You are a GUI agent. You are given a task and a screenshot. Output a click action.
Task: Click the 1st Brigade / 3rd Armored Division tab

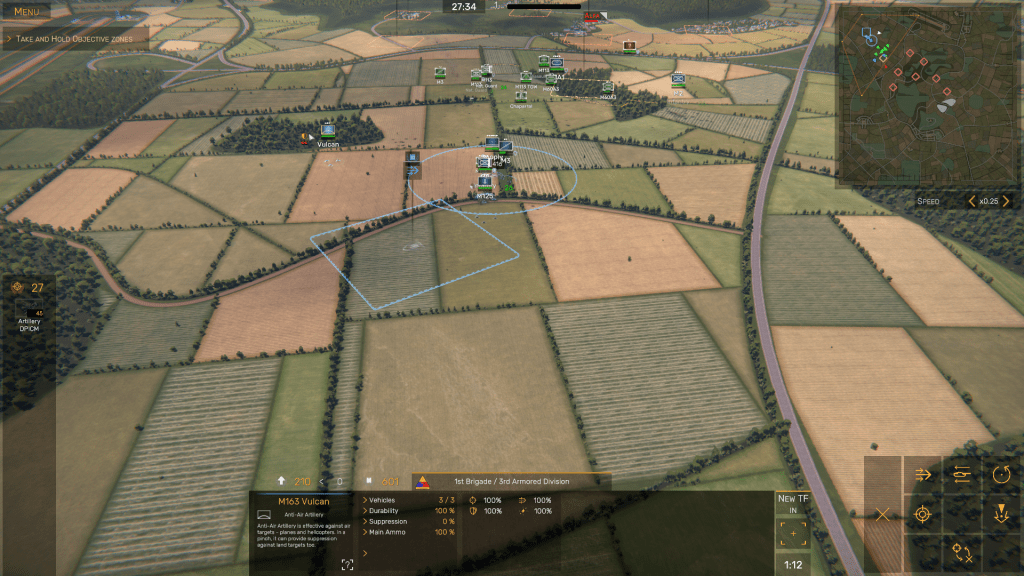510,481
